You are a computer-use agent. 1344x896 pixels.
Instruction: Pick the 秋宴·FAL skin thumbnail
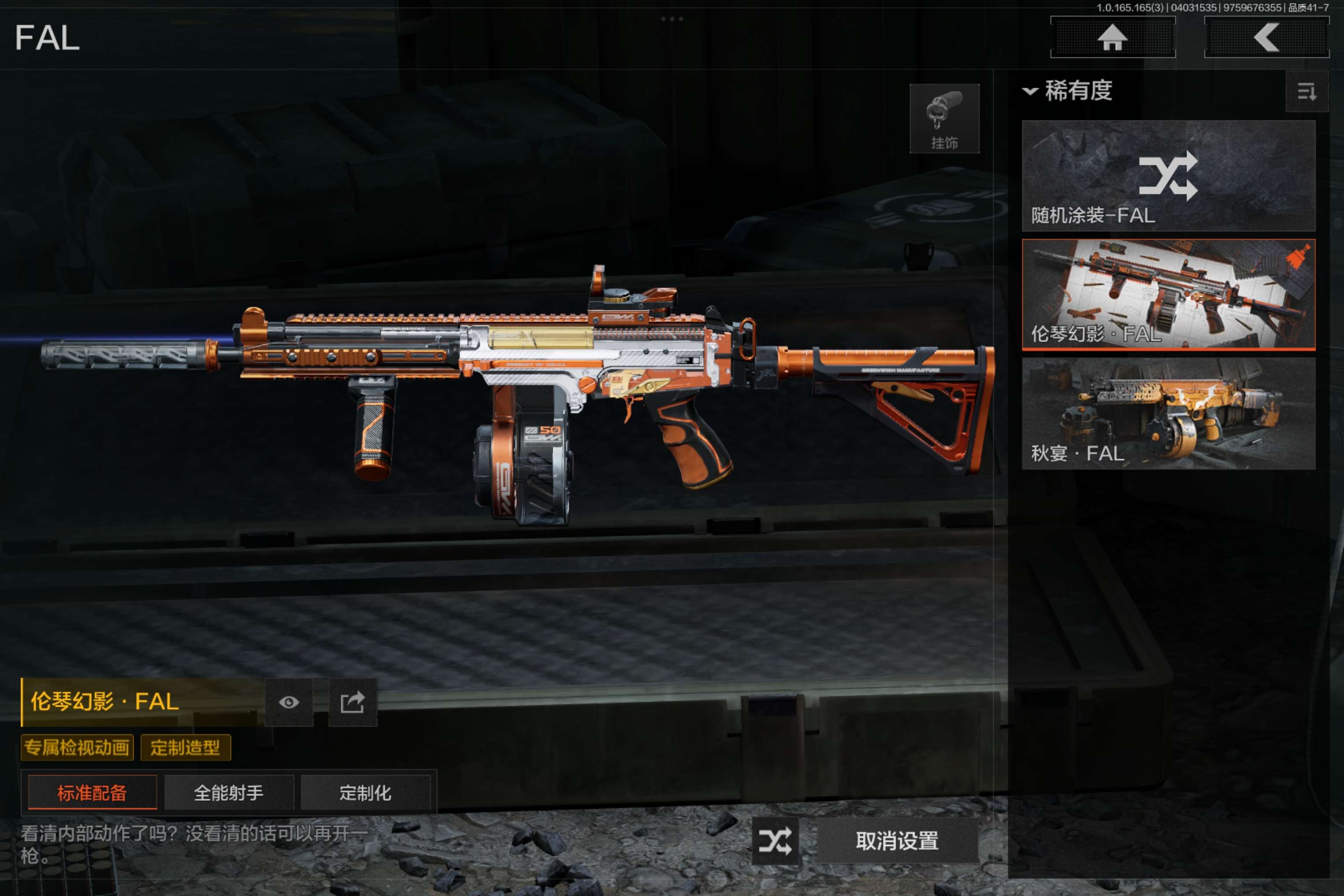click(x=1168, y=414)
